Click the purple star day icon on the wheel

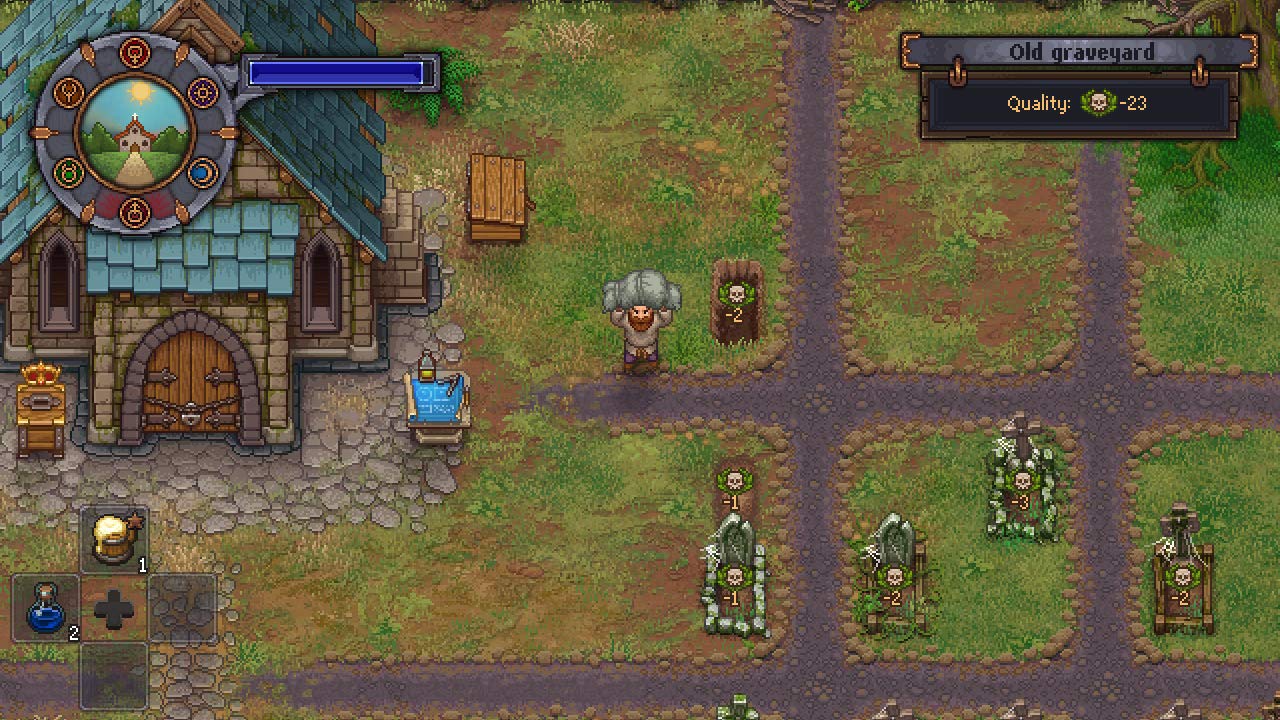(x=202, y=92)
